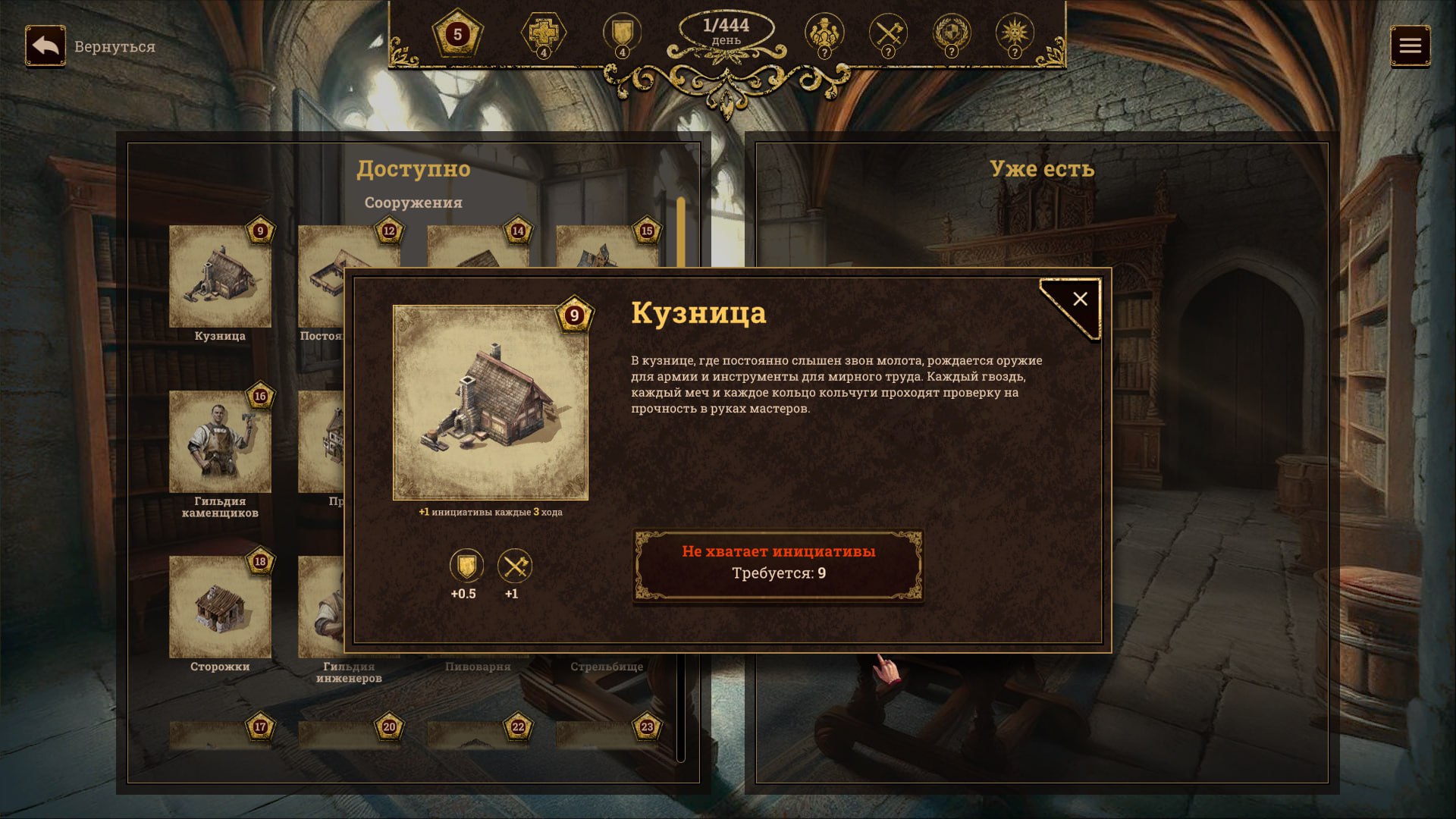Select the Кузница building tile

[220, 278]
